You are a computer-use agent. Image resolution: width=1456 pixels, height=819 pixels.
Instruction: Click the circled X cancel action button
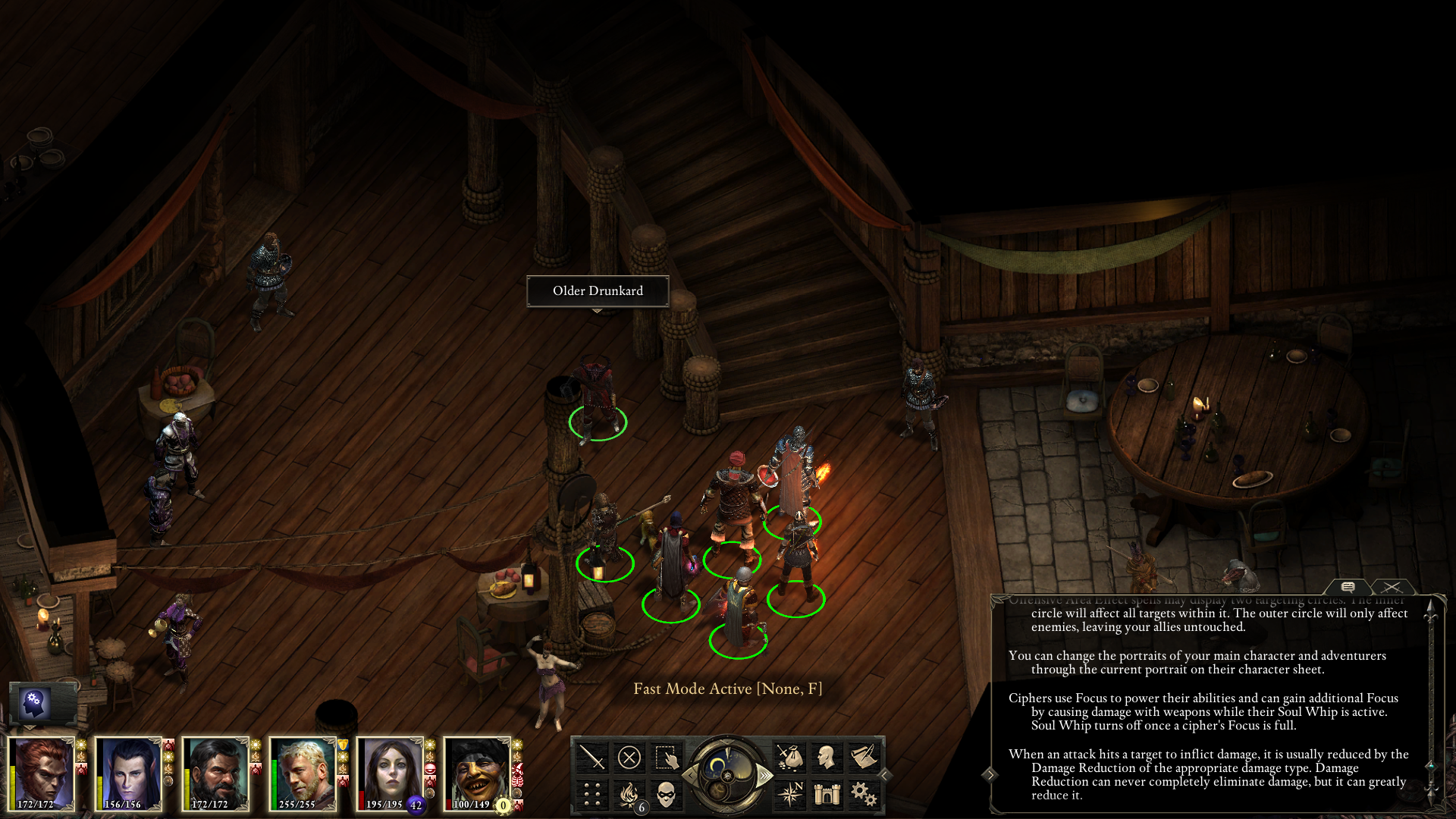click(x=629, y=757)
